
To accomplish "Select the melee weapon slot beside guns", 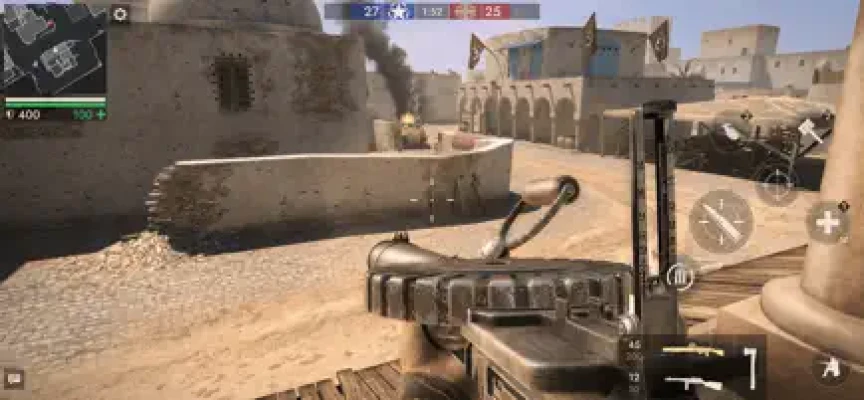I will click(751, 366).
